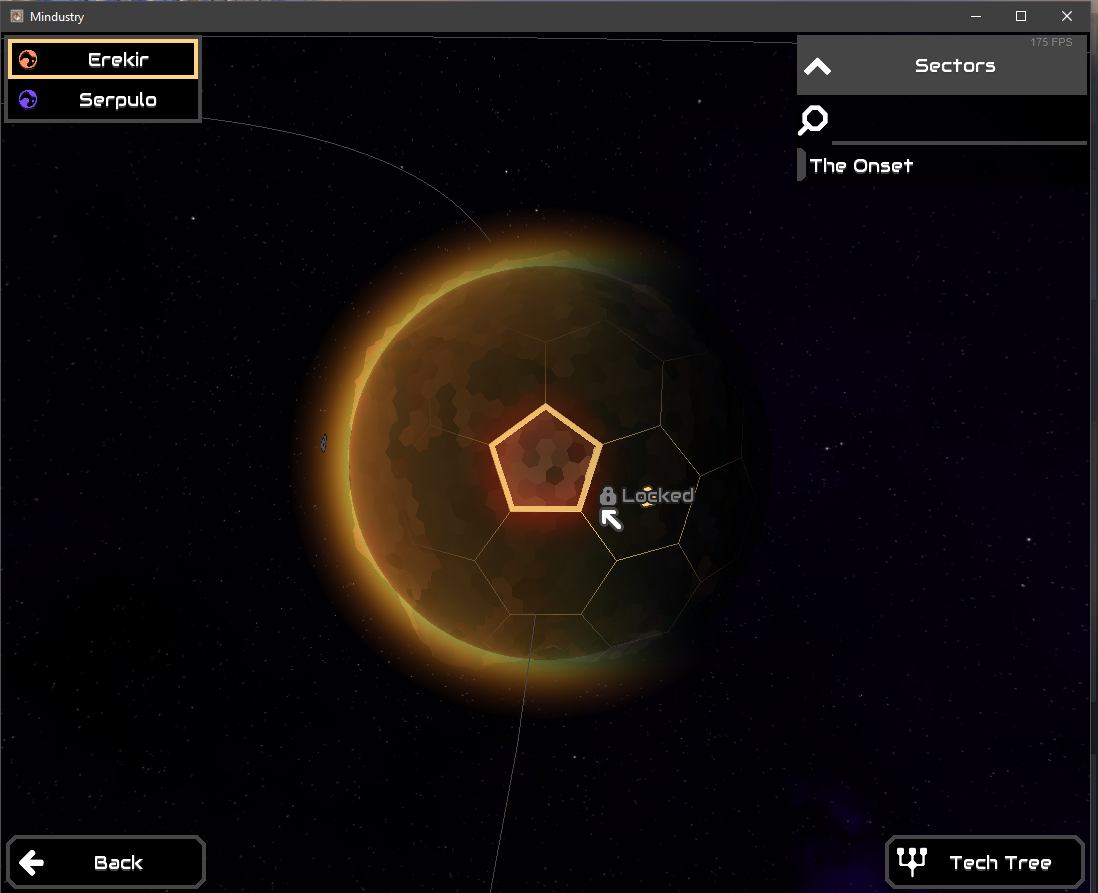Open the Tech Tree
This screenshot has height=893, width=1098.
(x=985, y=862)
